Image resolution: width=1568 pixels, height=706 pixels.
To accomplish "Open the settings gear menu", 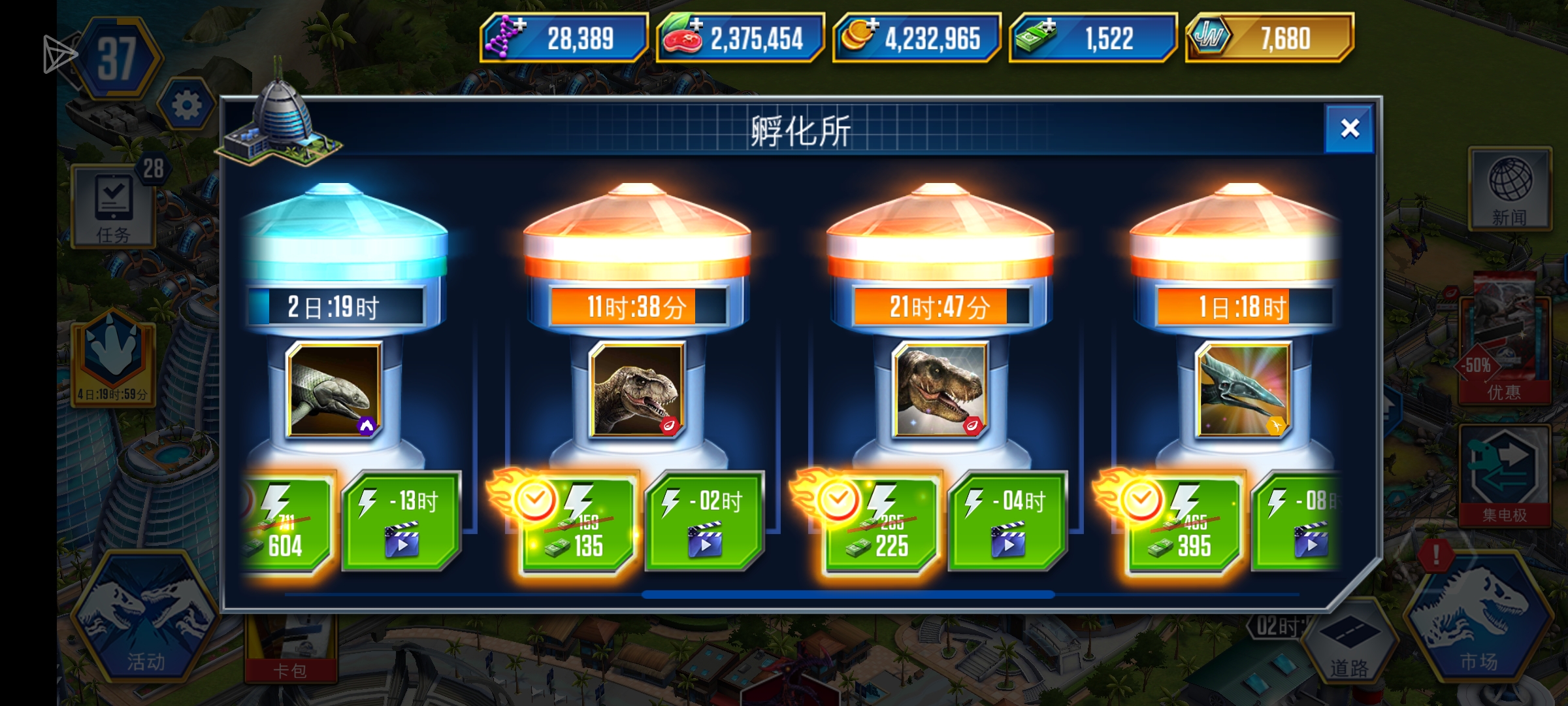I will click(x=186, y=105).
